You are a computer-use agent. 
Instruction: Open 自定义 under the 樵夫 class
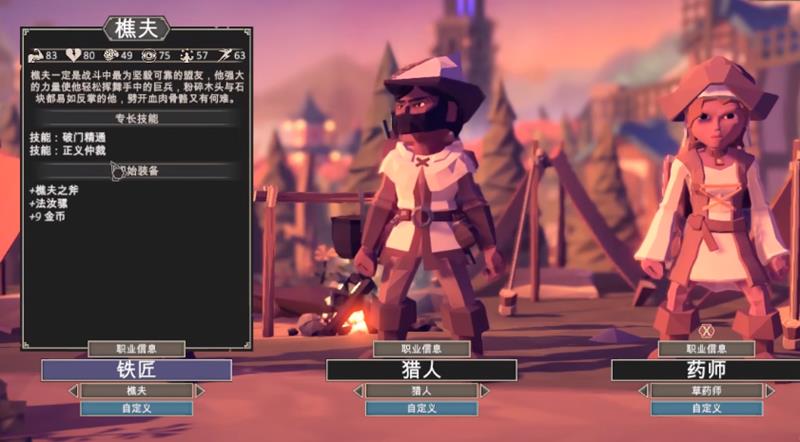coord(136,408)
